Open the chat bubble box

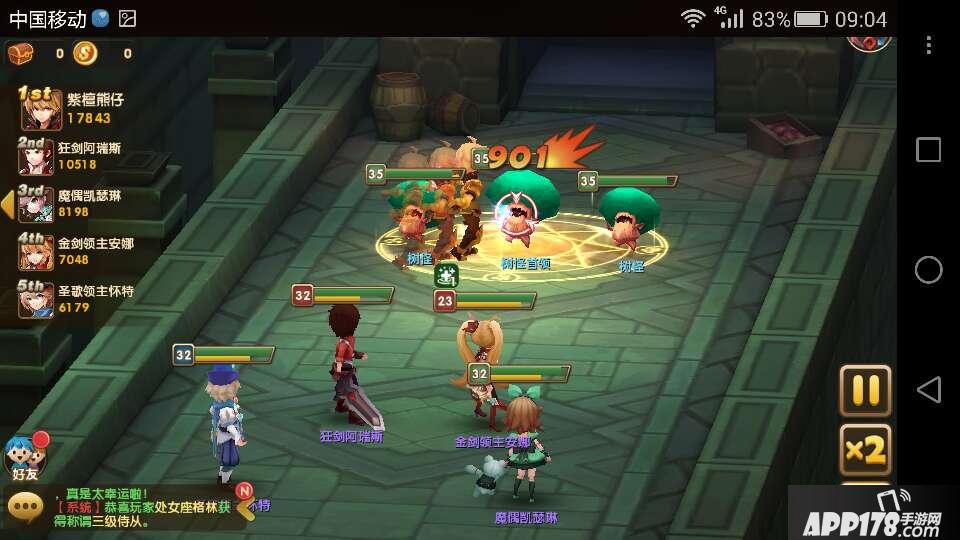[x=25, y=507]
